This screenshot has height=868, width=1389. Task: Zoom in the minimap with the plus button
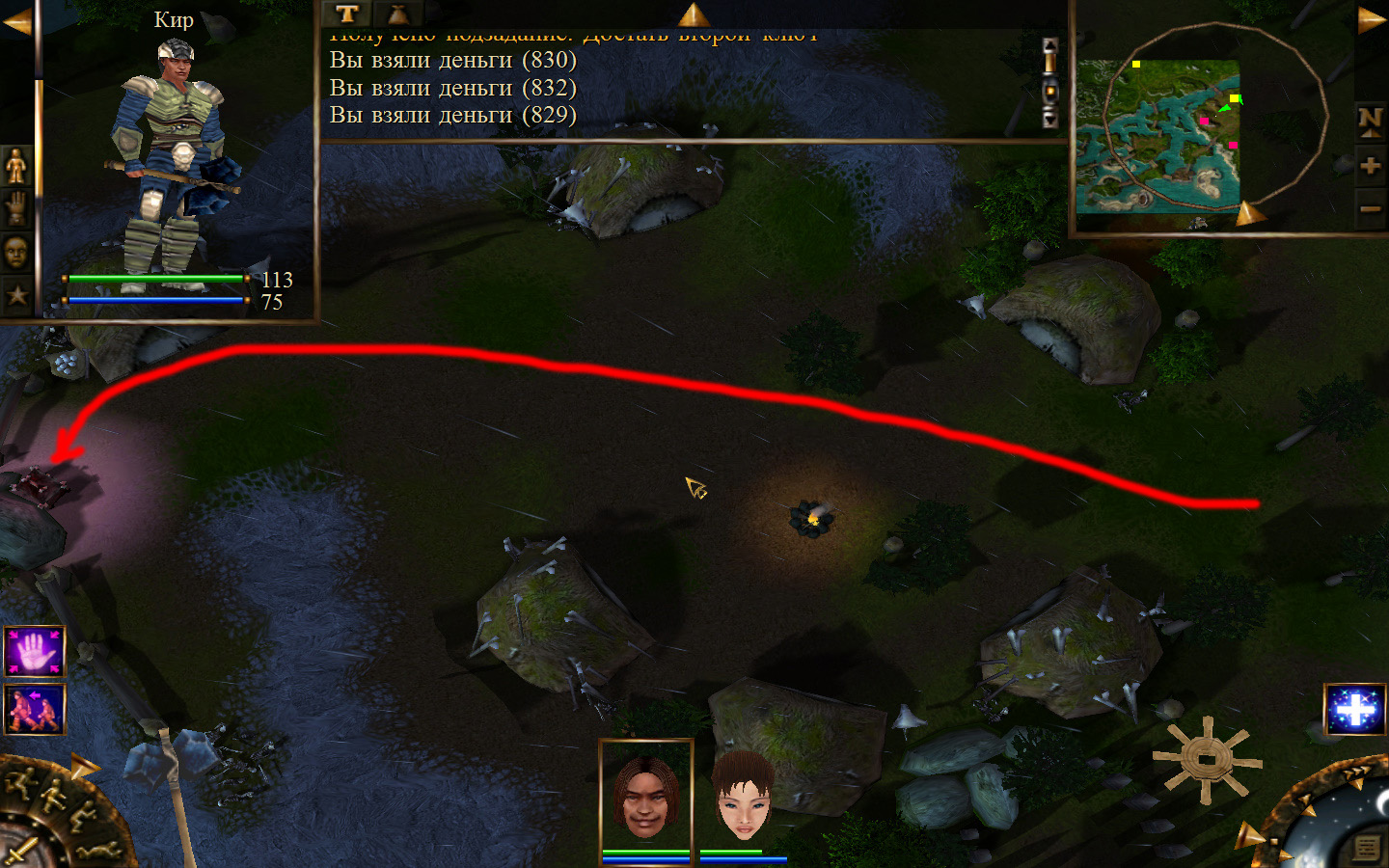1370,165
